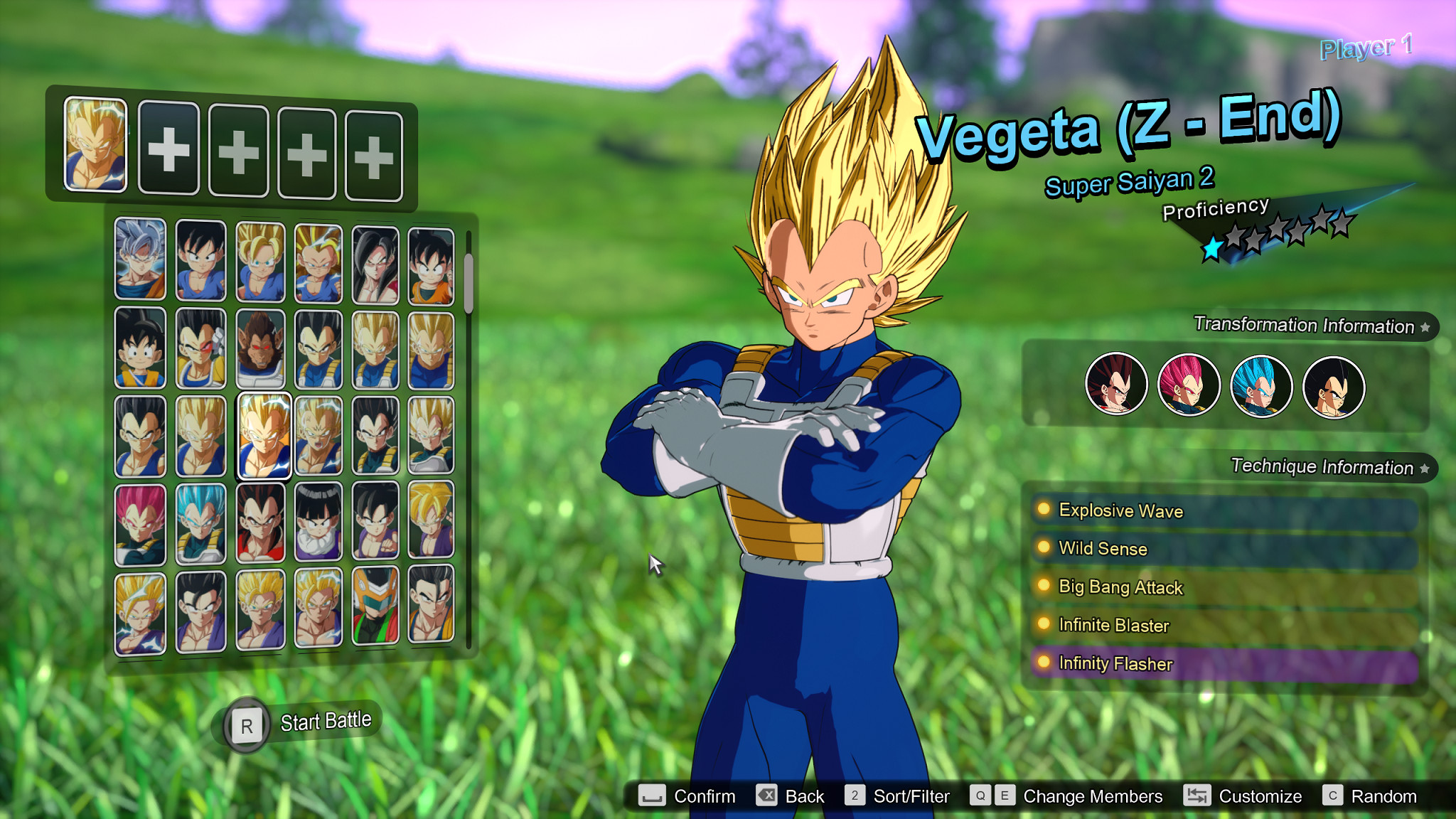Select the Super Saiyan 4 transformation icon
The height and width of the screenshot is (819, 1456).
[1116, 385]
